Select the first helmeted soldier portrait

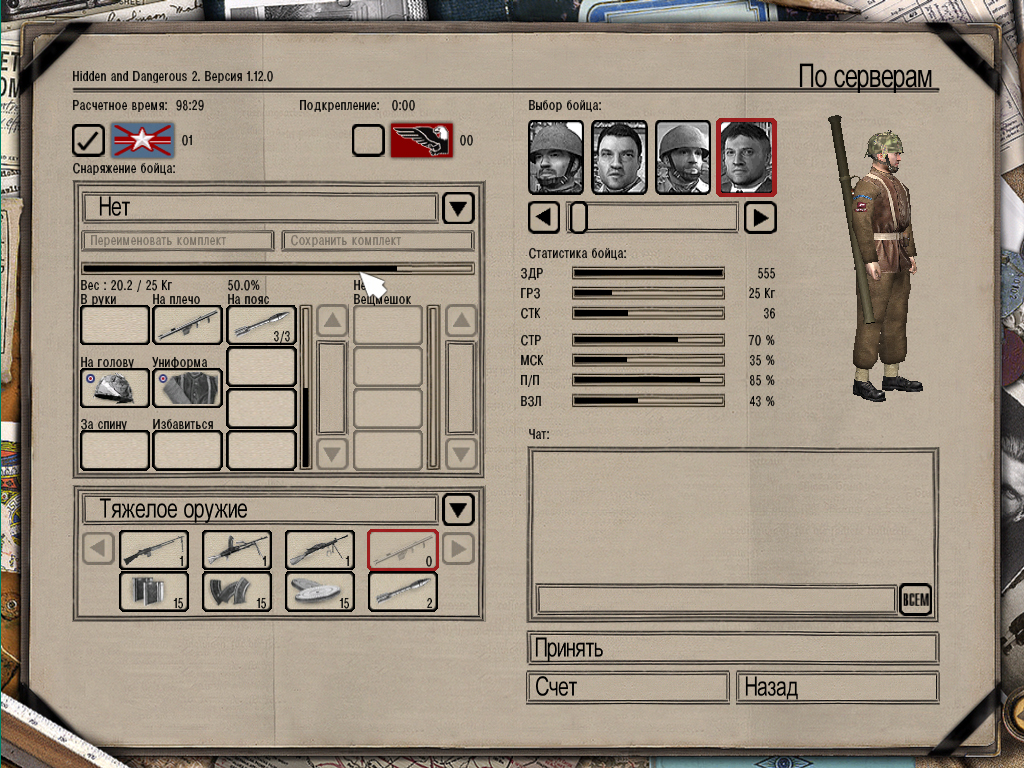click(555, 158)
